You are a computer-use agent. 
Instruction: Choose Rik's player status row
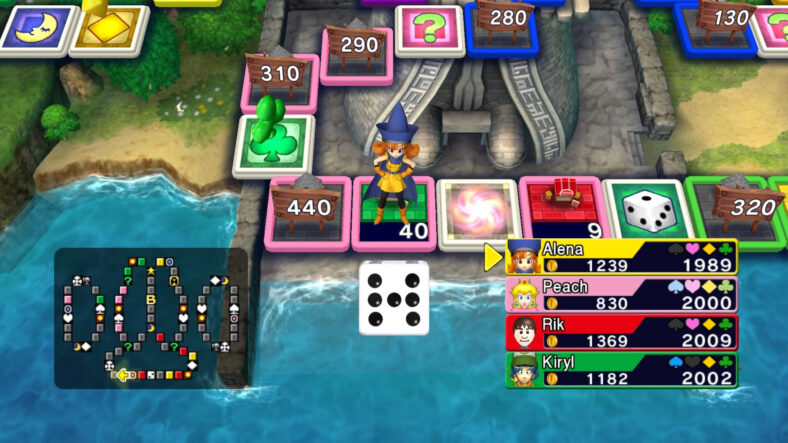pos(621,333)
